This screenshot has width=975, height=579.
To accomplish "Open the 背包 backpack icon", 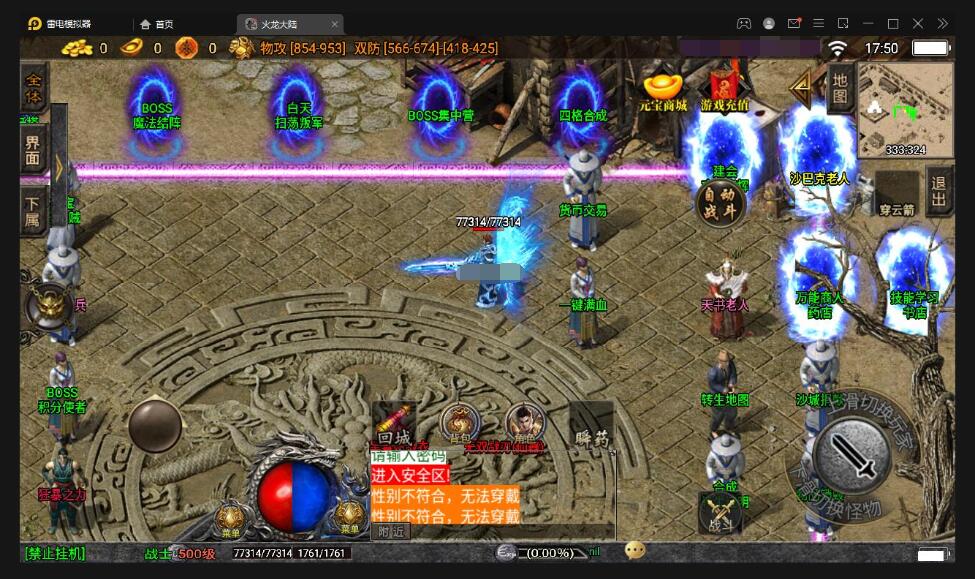I will (460, 424).
